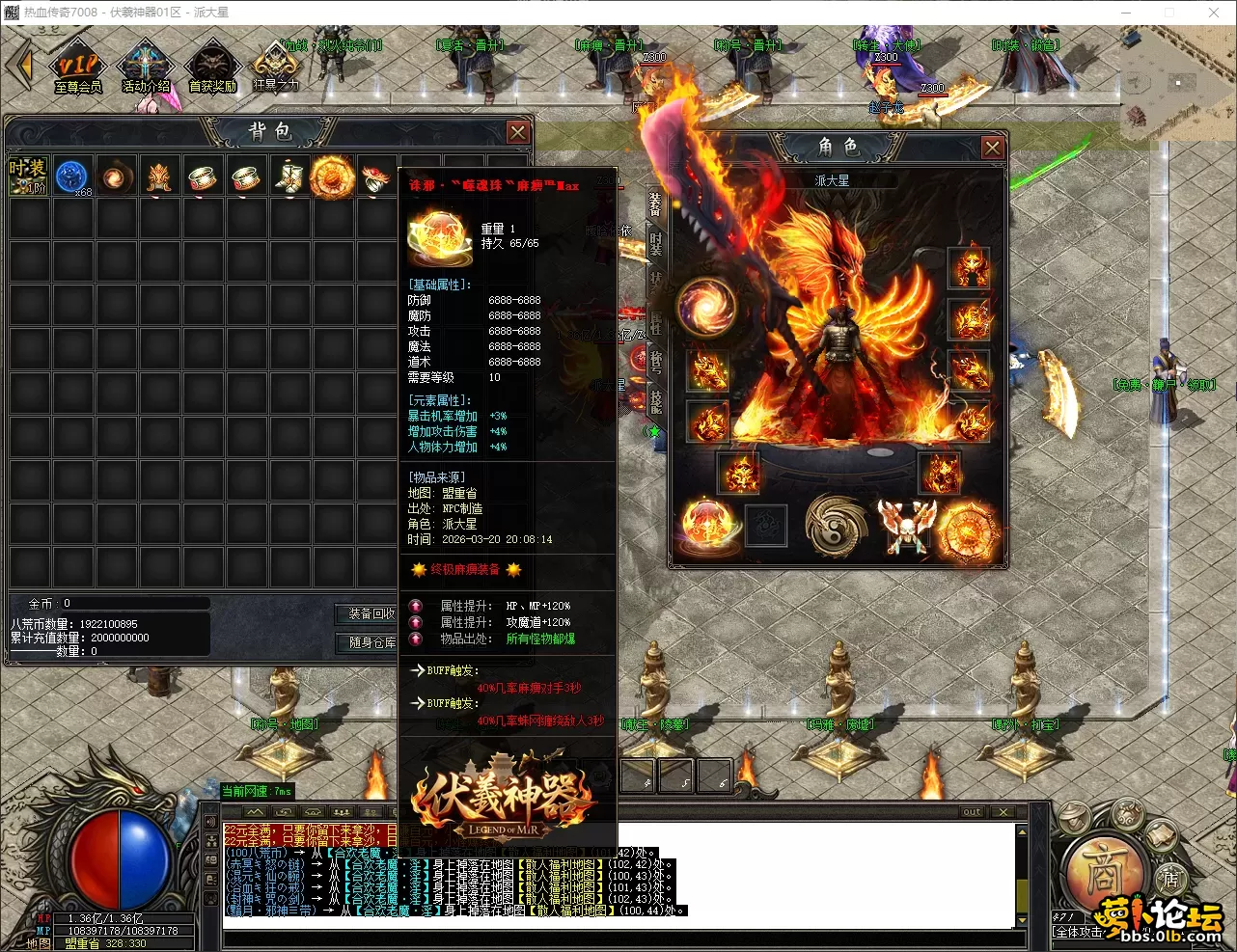Close the game window

pyautogui.click(x=1214, y=13)
